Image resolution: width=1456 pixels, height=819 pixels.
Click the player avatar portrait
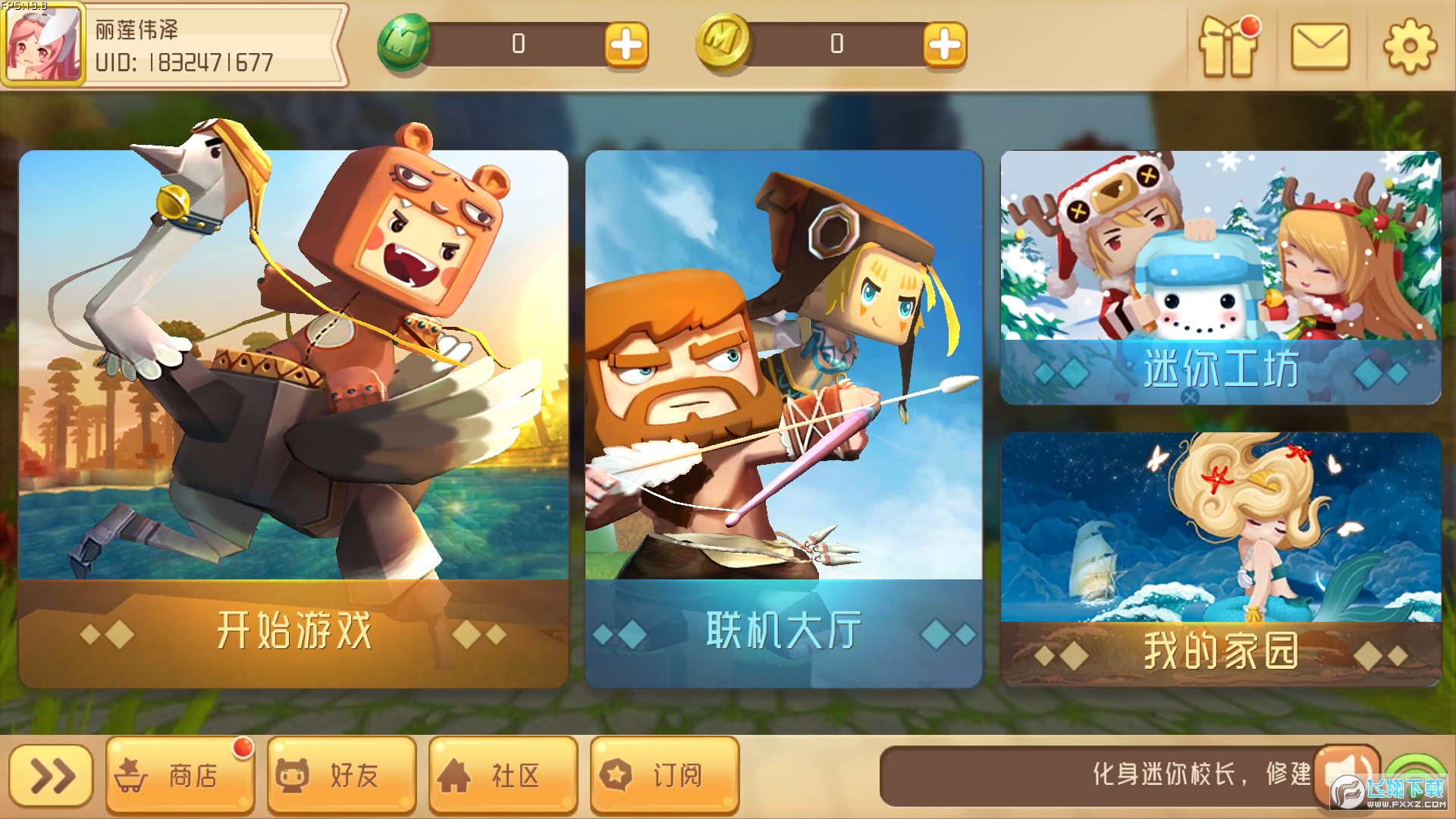[42, 44]
